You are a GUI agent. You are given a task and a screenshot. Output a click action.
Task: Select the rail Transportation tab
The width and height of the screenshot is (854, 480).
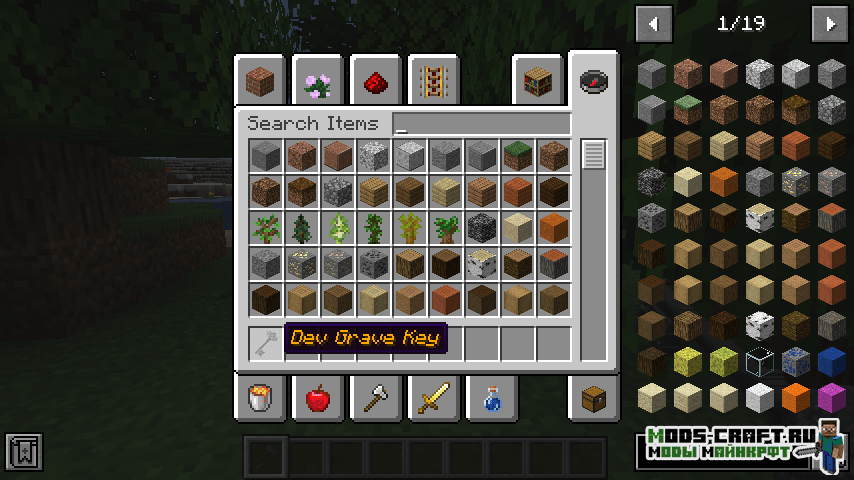click(x=434, y=81)
